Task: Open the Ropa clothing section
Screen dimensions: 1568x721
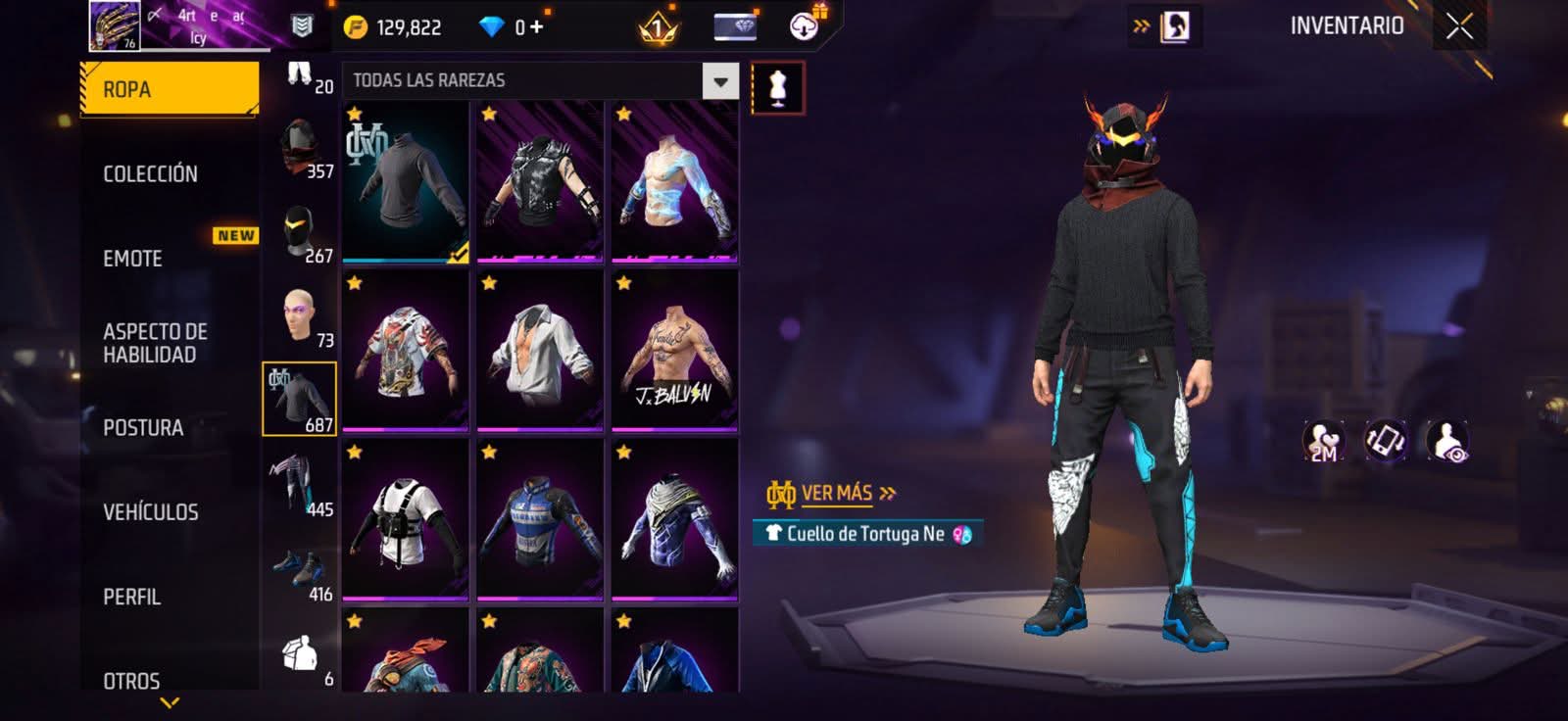Action: [x=169, y=89]
